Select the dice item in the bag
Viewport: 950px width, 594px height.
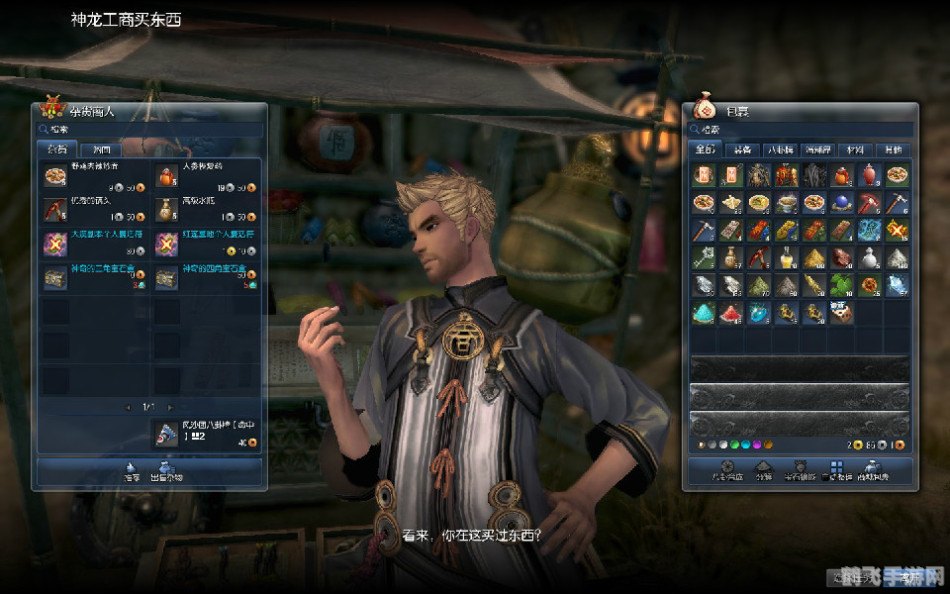point(843,313)
